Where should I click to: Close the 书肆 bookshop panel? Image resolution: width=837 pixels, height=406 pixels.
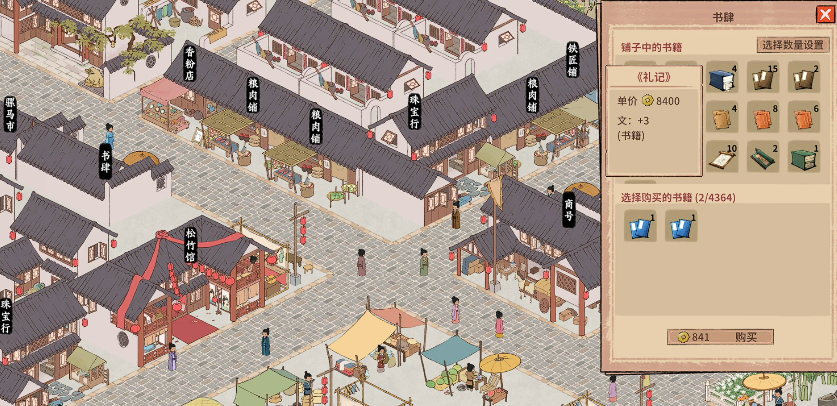coord(824,14)
